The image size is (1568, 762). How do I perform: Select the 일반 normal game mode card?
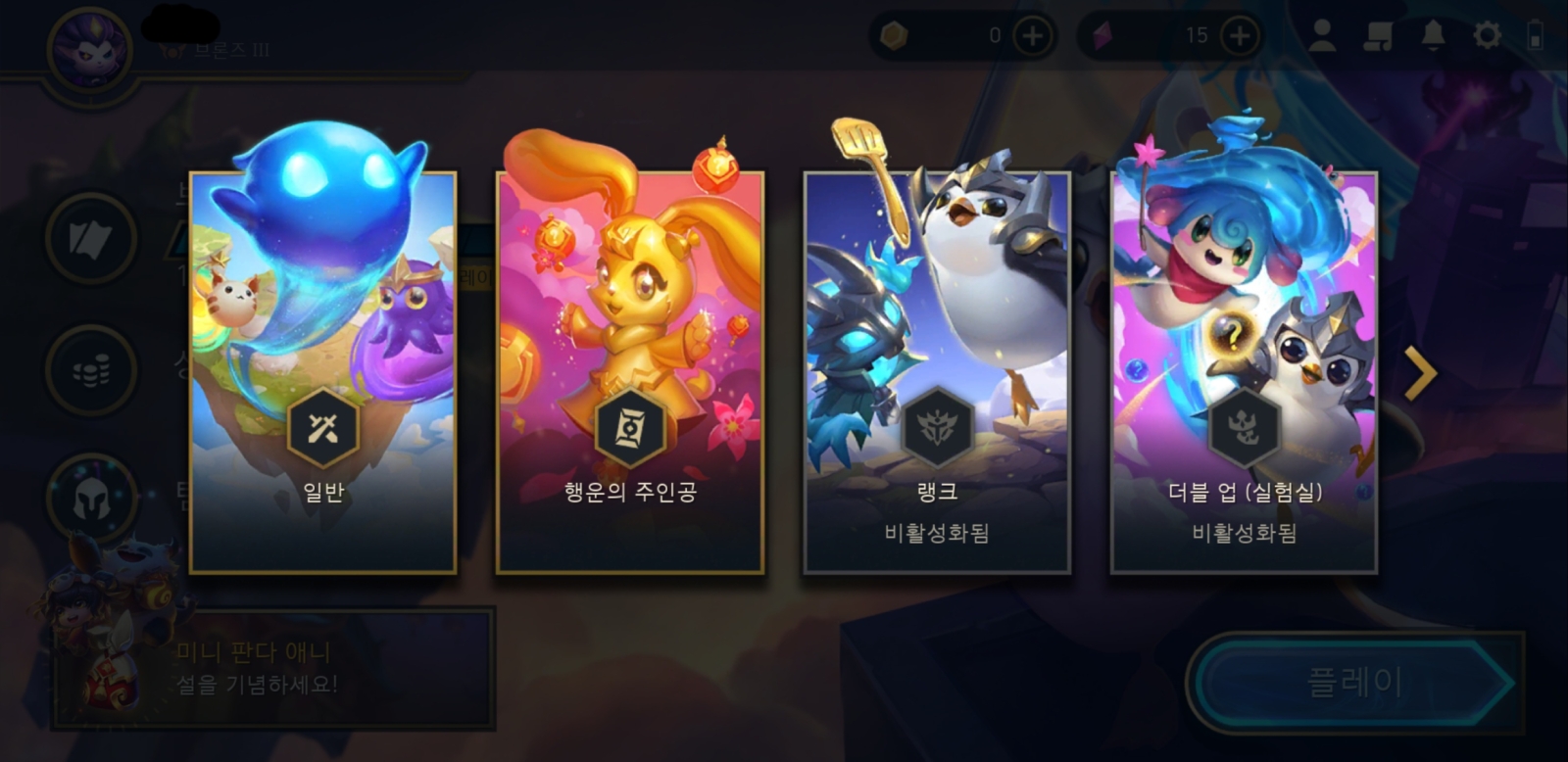pyautogui.click(x=322, y=372)
